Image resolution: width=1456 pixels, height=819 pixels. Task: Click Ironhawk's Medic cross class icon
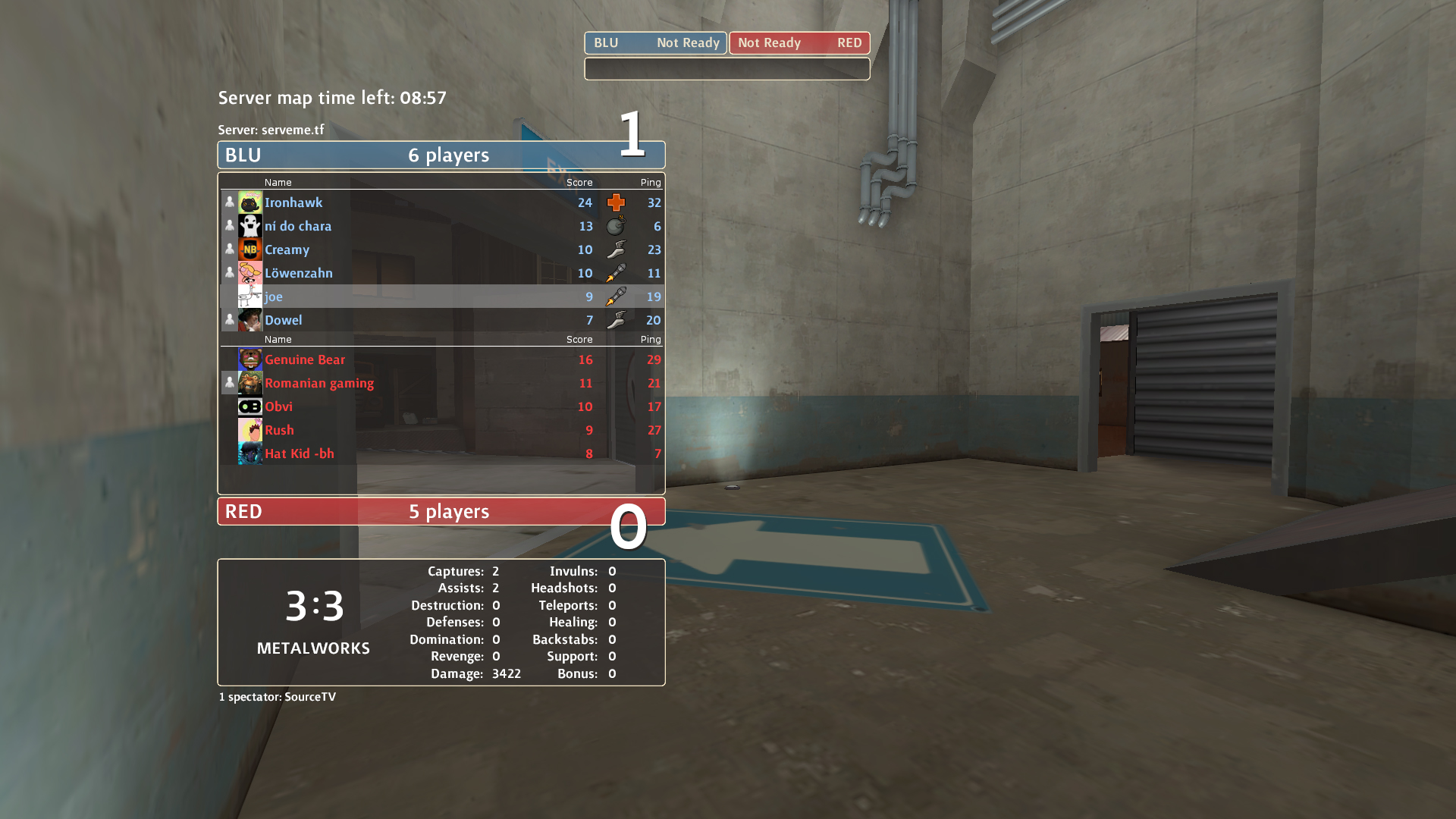pyautogui.click(x=616, y=202)
